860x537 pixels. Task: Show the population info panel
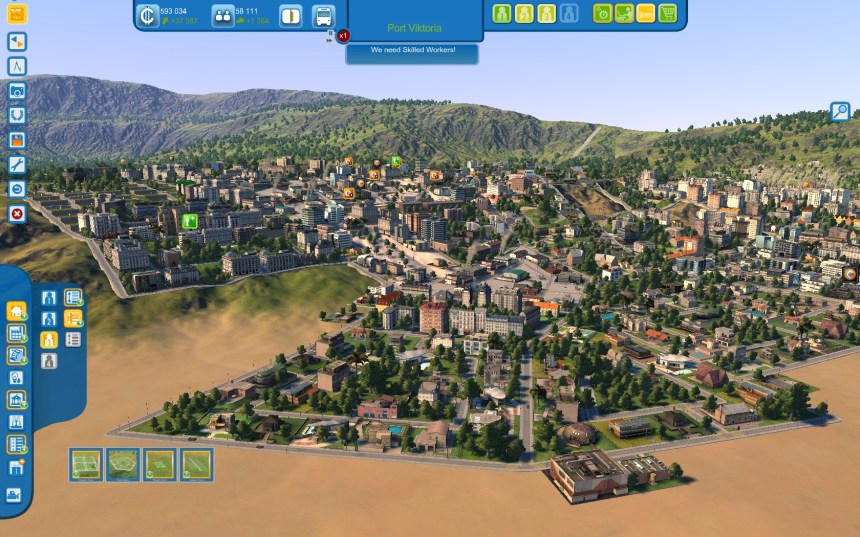pos(223,16)
